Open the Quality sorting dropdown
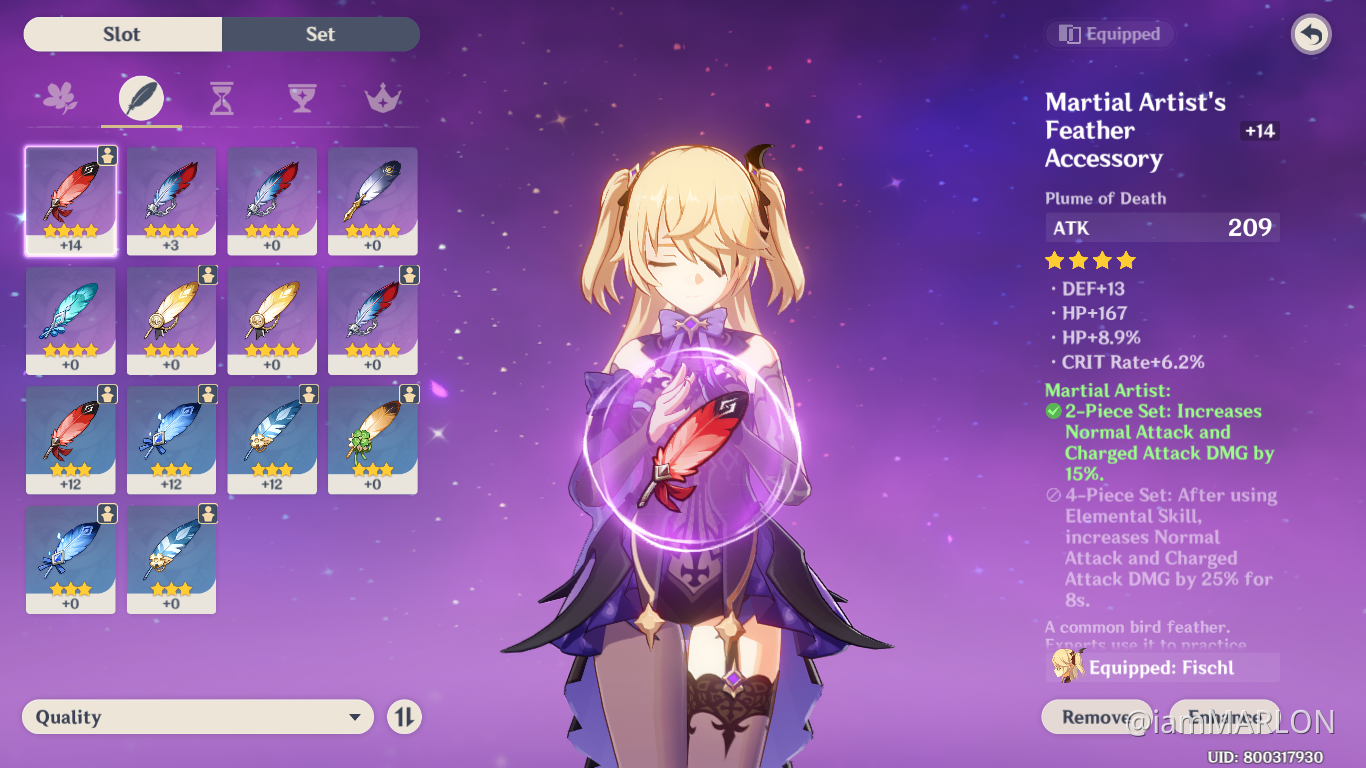Viewport: 1366px width, 768px height. pyautogui.click(x=197, y=717)
